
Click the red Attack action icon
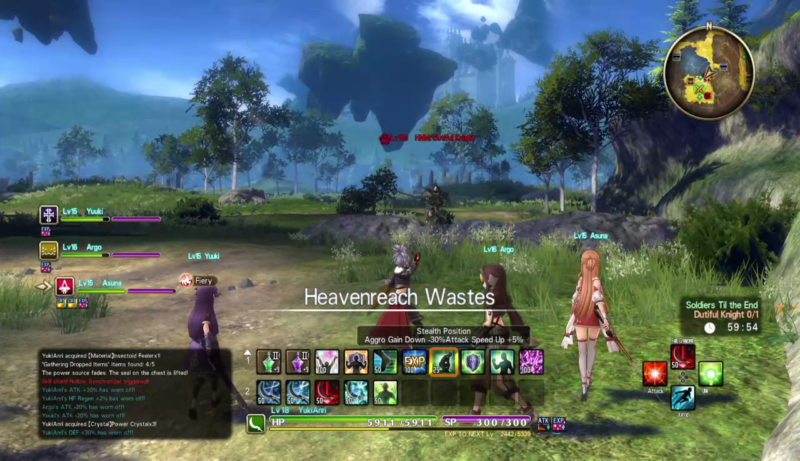pyautogui.click(x=655, y=374)
